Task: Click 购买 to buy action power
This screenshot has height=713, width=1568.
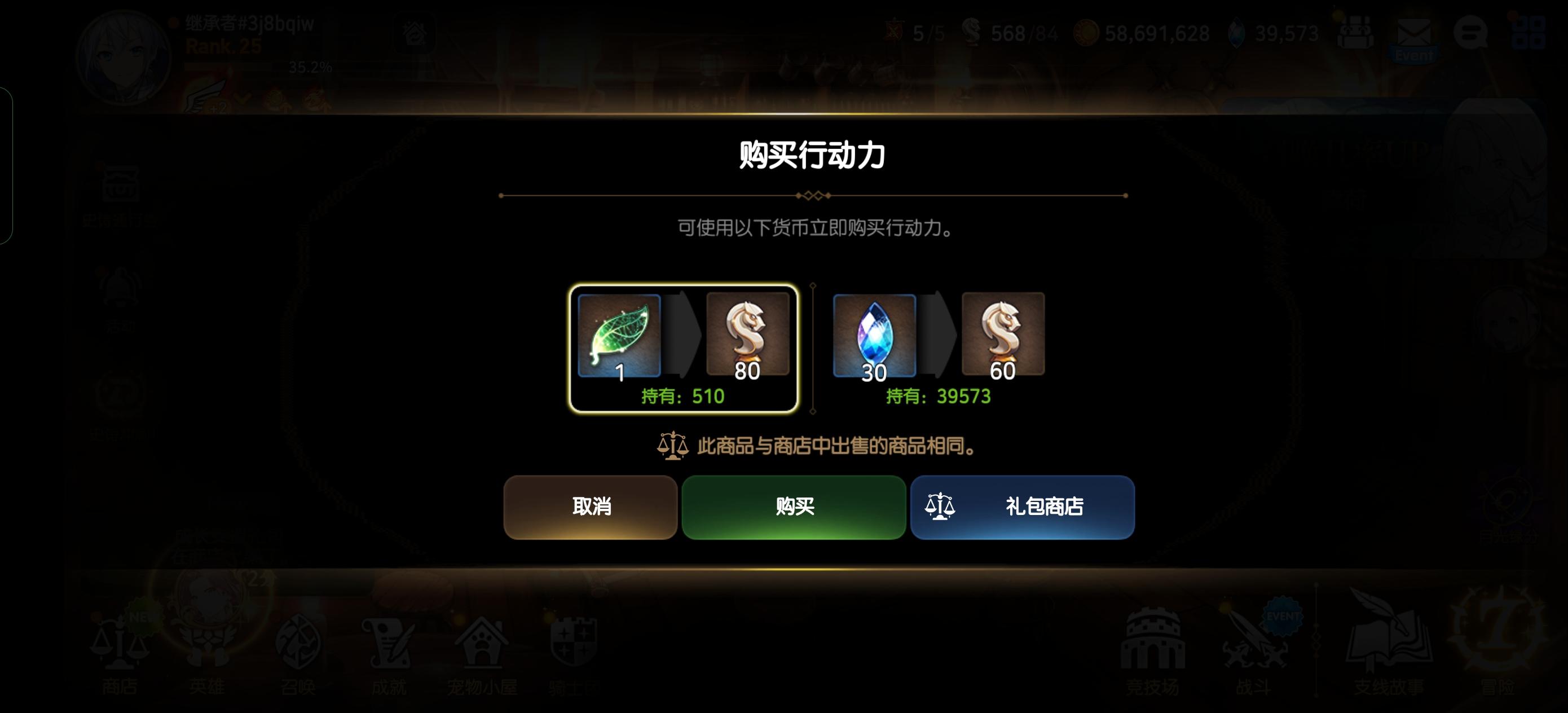Action: coord(793,507)
